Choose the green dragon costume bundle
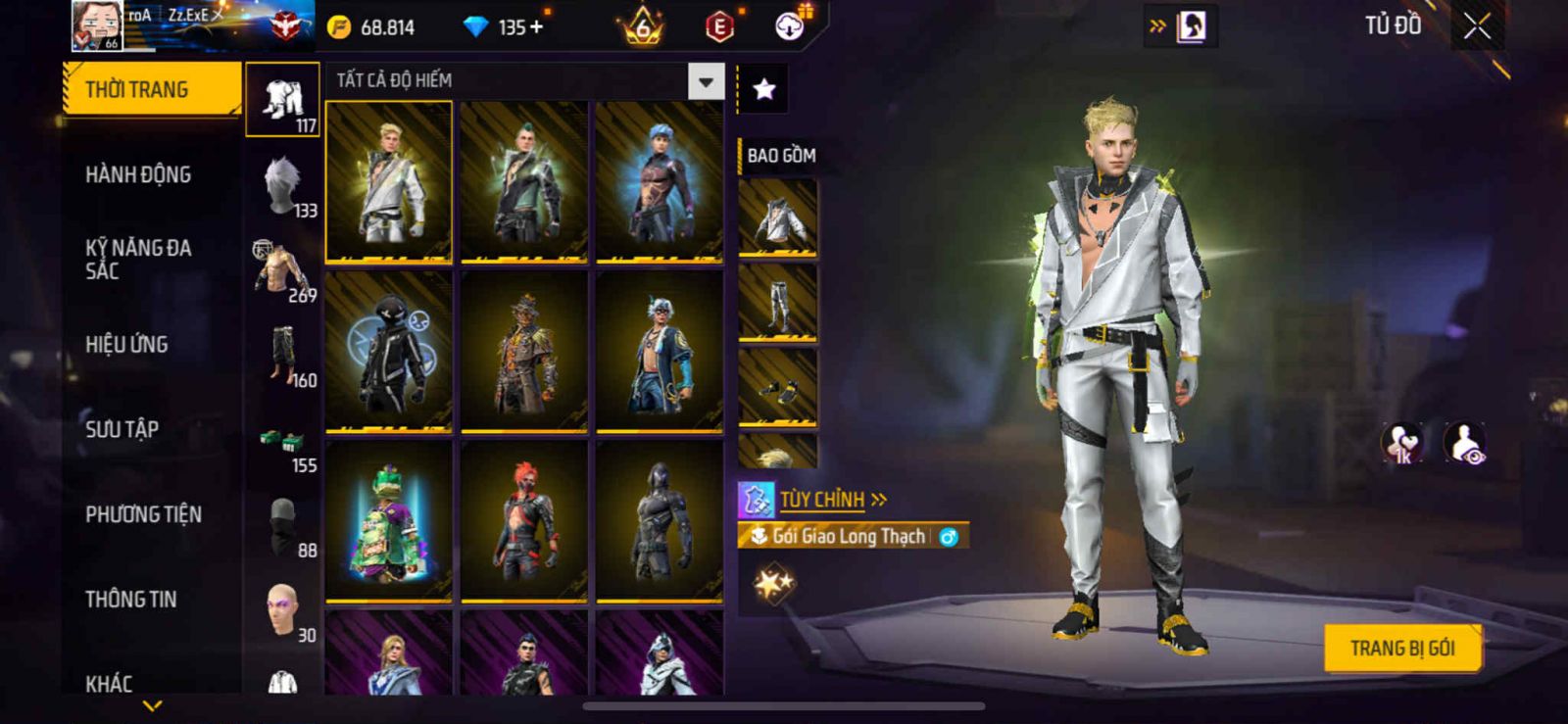Image resolution: width=1568 pixels, height=724 pixels. click(x=389, y=521)
